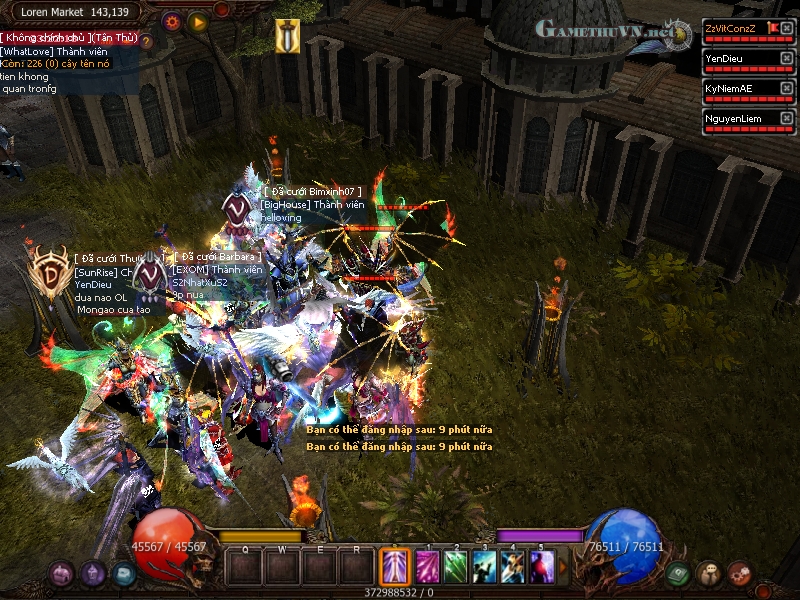This screenshot has width=800, height=600.
Task: Remove KyNiemAE from the party
Action: click(x=786, y=88)
